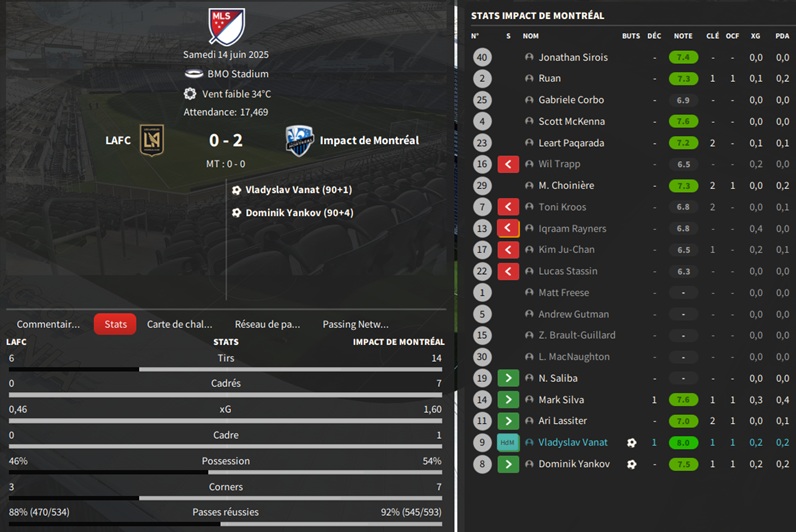Screen dimensions: 796x532
Task: Open Leart Paqarada's profile
Action: (571, 143)
